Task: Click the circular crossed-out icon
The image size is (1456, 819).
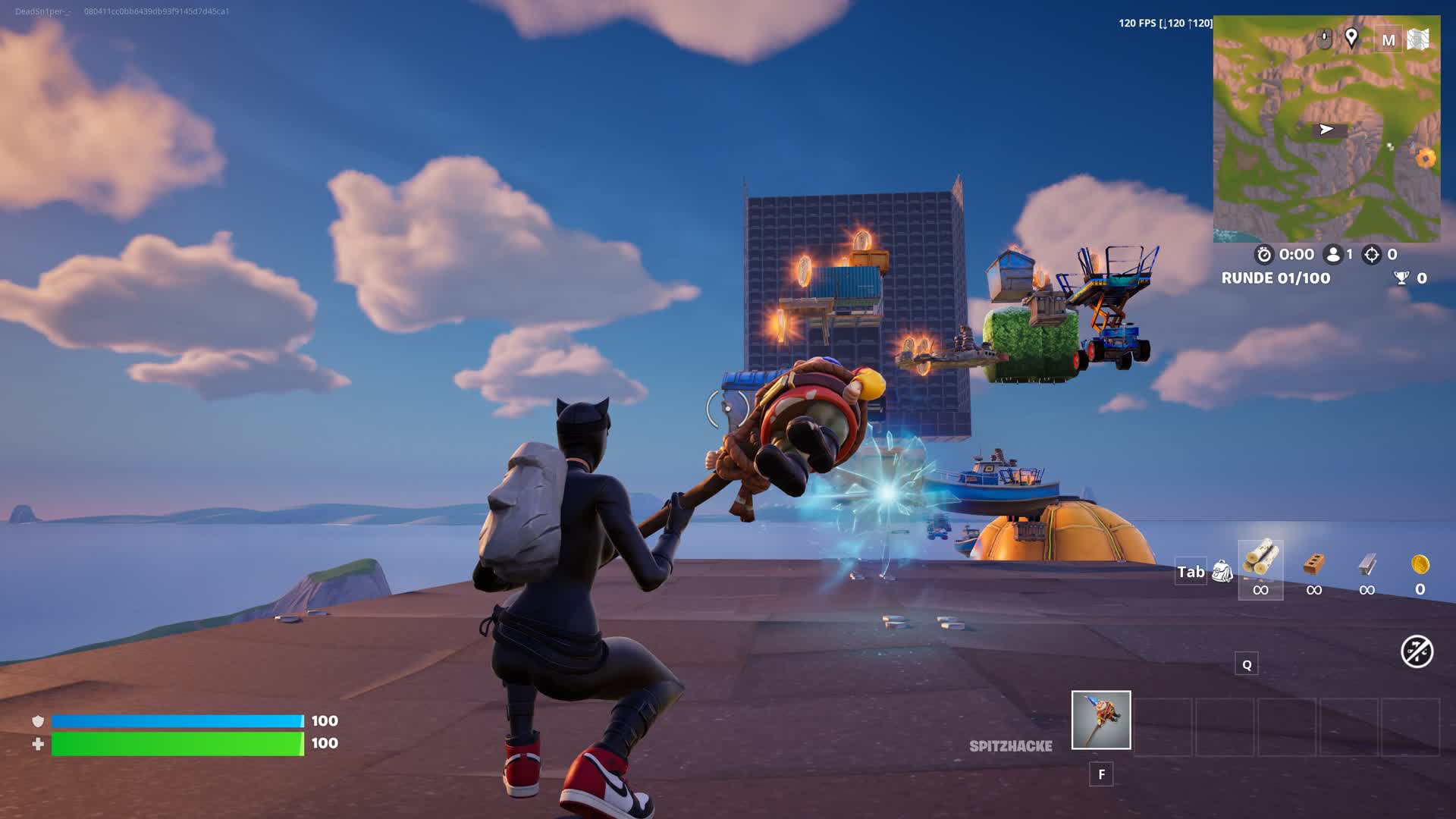Action: point(1417,651)
